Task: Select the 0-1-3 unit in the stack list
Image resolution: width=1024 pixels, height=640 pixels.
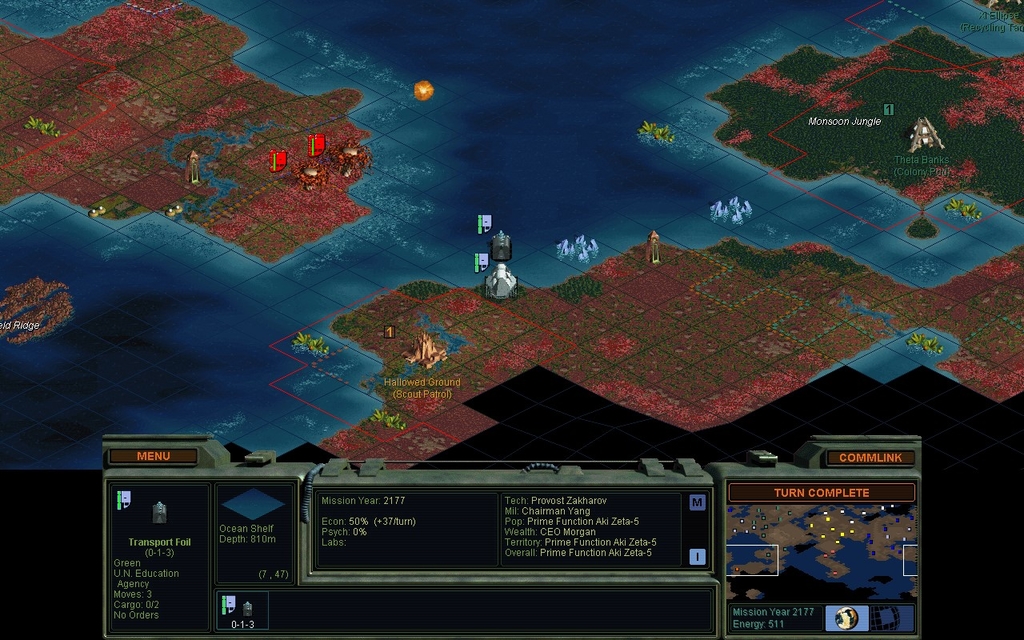Action: [243, 610]
